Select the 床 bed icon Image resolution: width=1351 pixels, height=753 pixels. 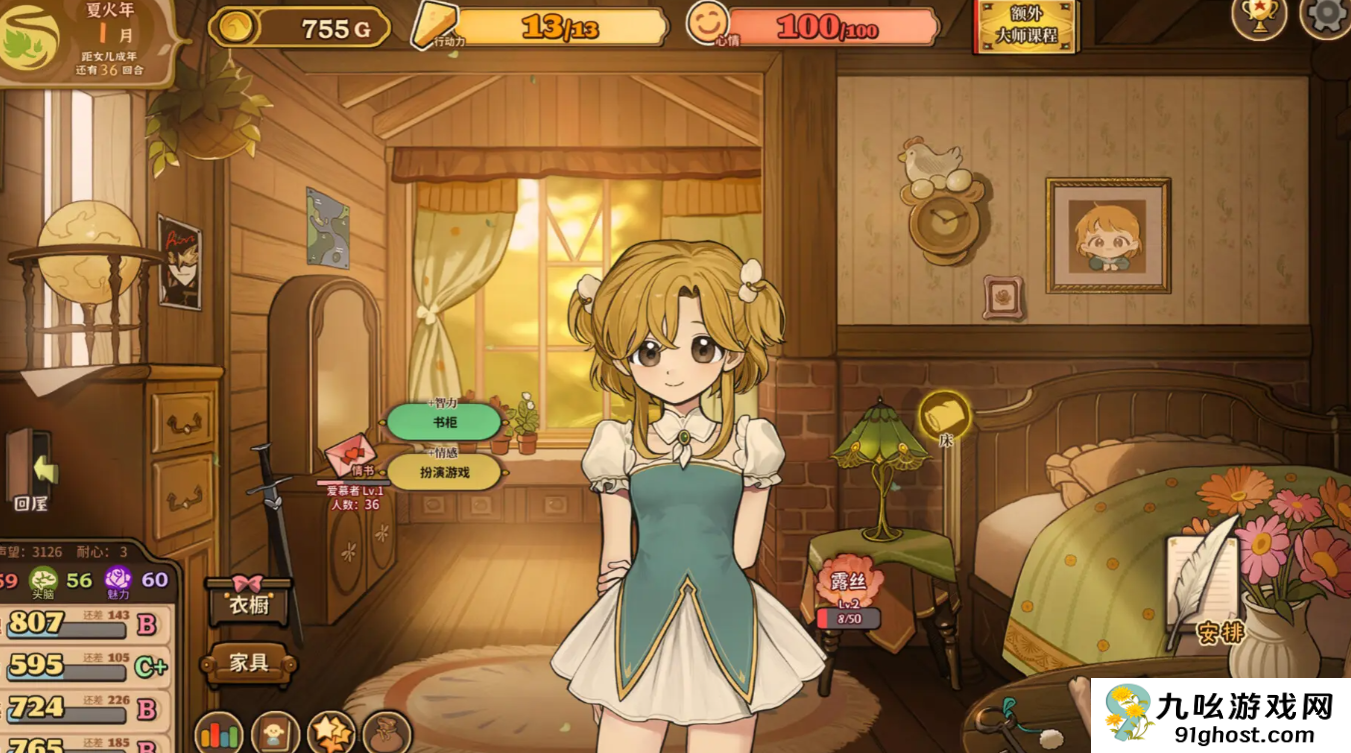click(944, 415)
